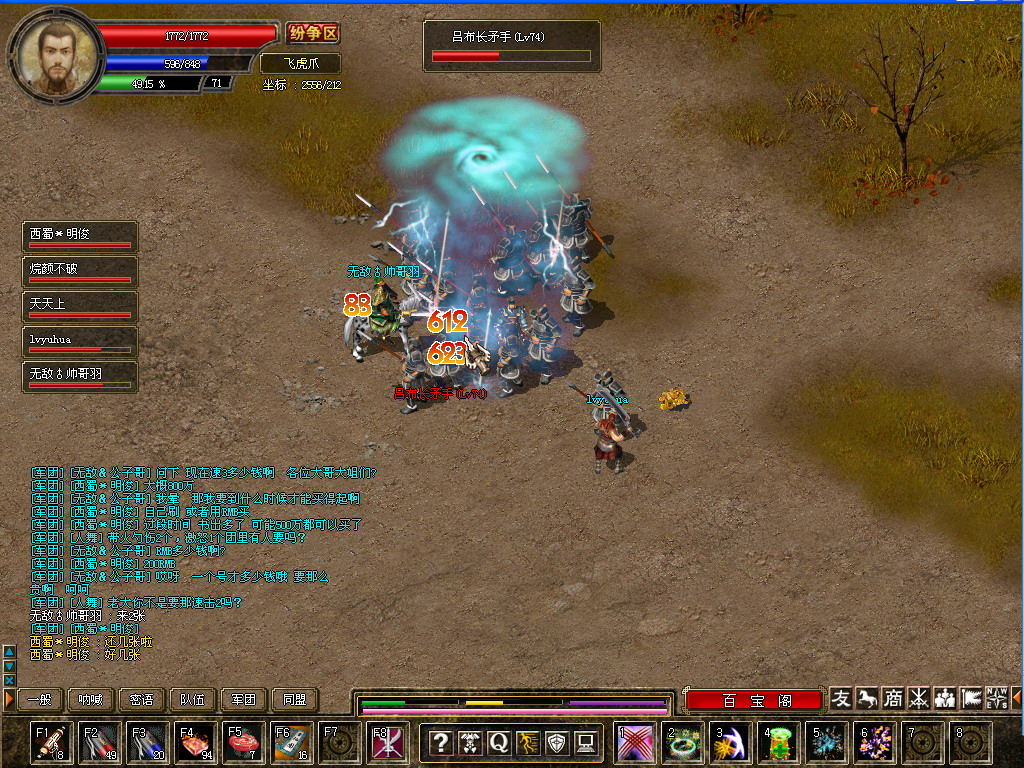The image size is (1024, 768).
Task: Cast the green healing cross skill in slot 4
Action: (778, 743)
